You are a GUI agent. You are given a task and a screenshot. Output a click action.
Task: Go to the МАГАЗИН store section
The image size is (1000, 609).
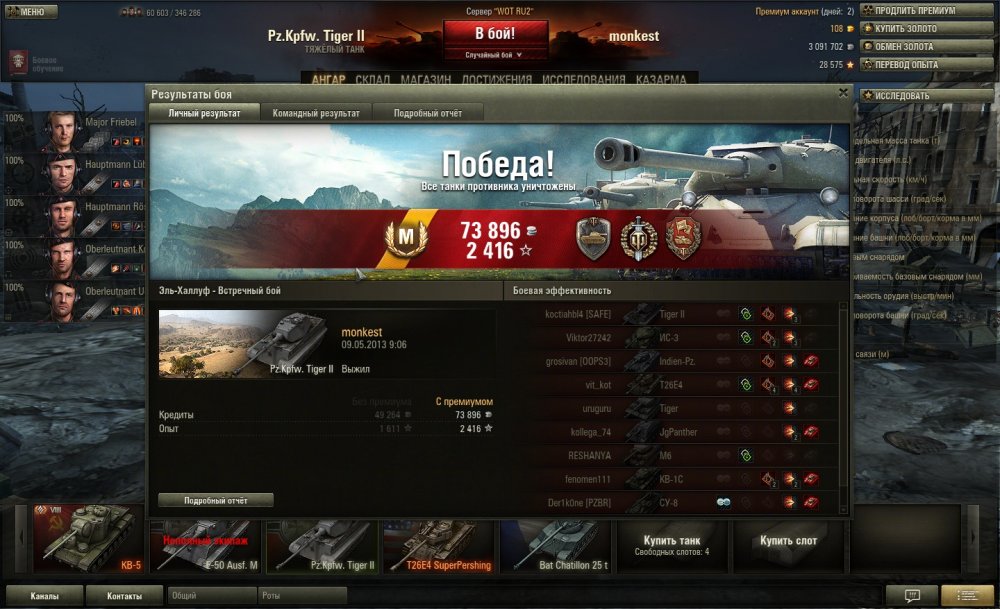coord(426,80)
